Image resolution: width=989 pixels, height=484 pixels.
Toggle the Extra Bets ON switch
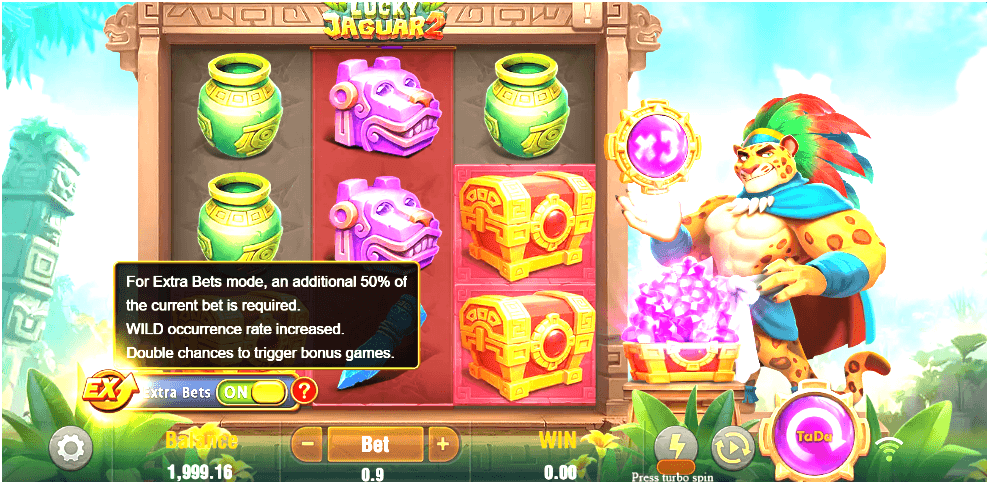(251, 392)
